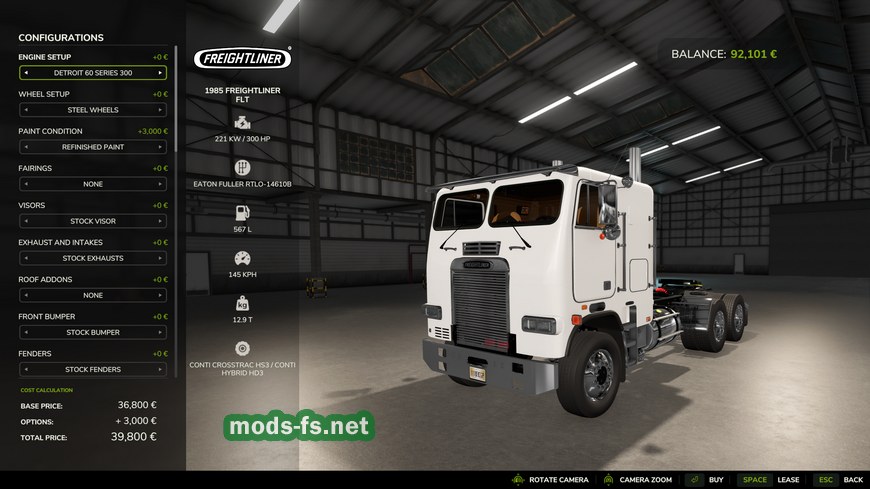Advance the Exhaust and Intakes option

click(160, 258)
